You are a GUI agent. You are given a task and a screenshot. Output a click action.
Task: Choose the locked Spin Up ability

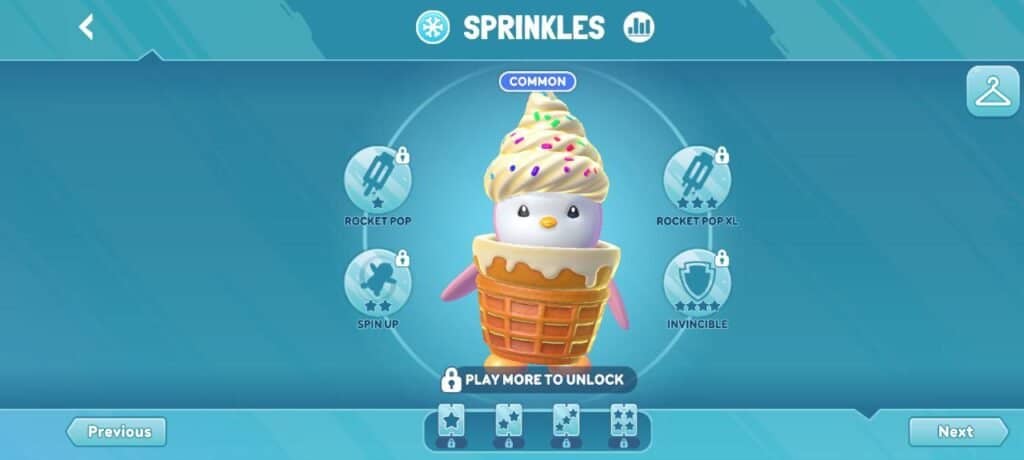[x=377, y=283]
